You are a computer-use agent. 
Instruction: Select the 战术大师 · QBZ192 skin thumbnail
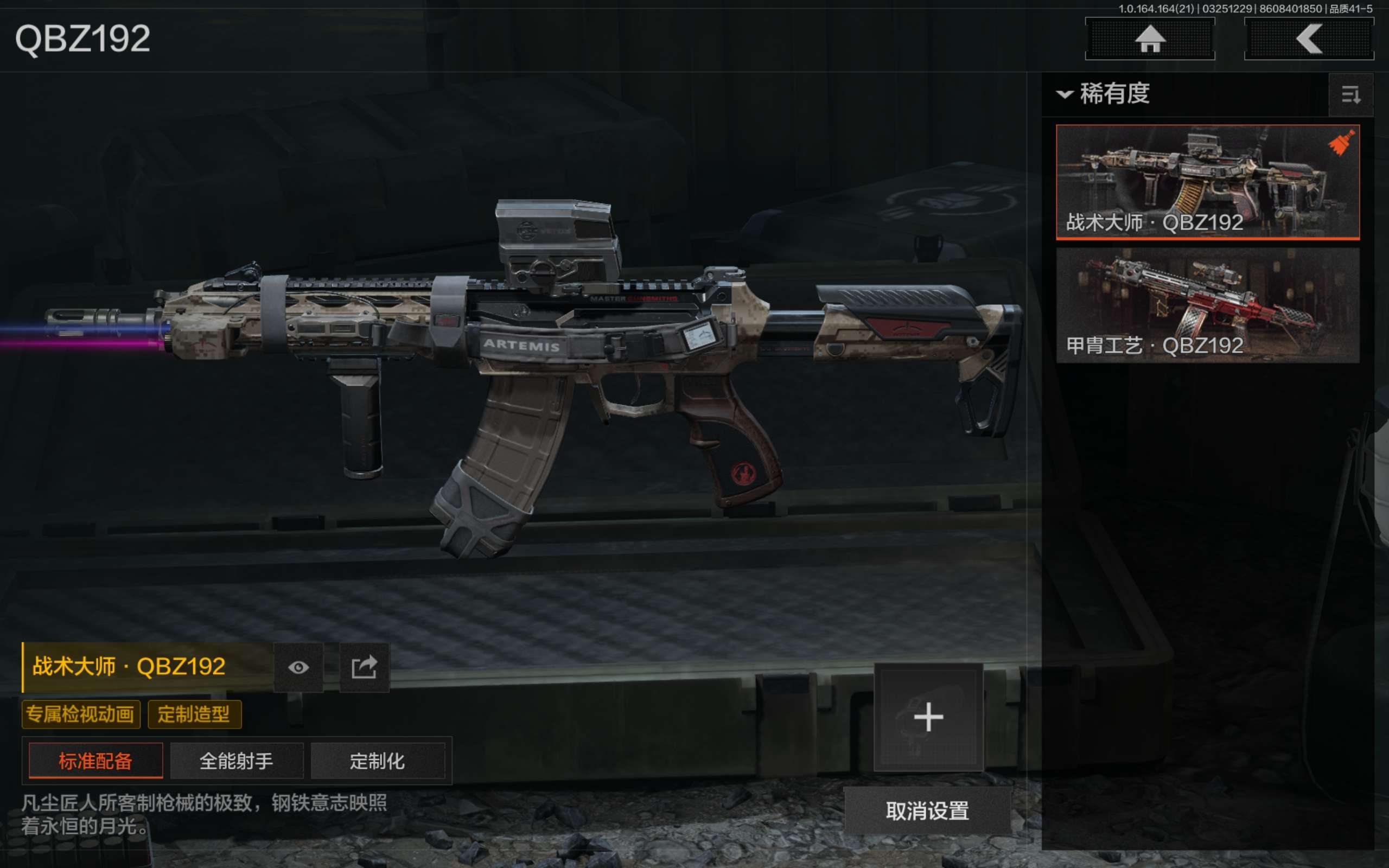(1207, 181)
